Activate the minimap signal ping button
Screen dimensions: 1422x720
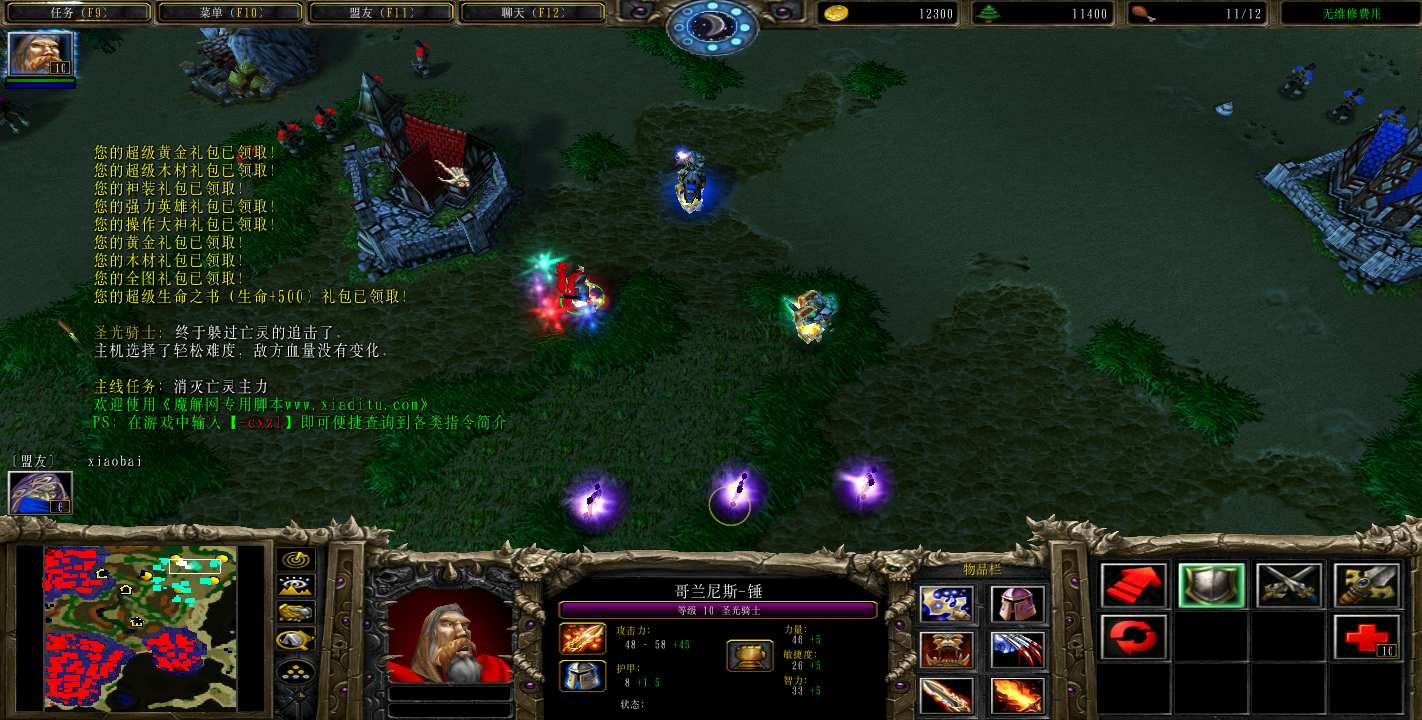point(295,560)
